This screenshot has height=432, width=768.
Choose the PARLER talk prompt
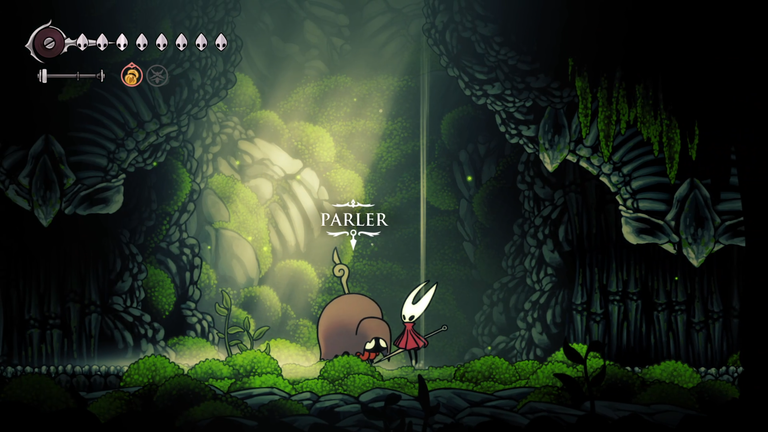pos(353,220)
